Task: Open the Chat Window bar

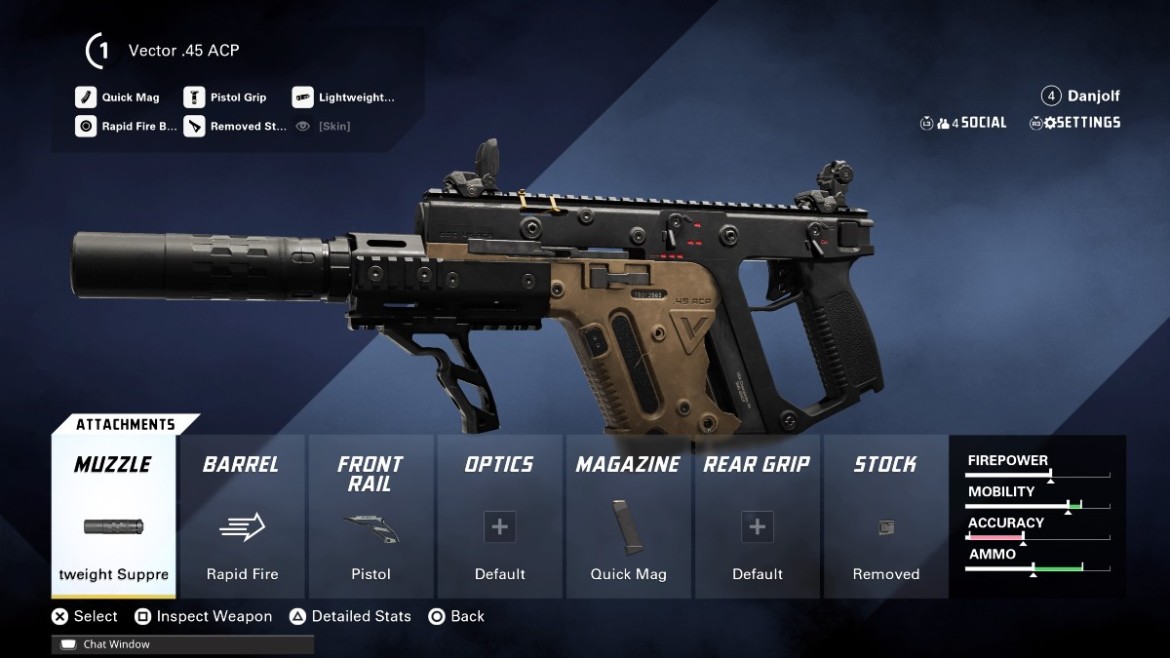Action: [x=183, y=645]
